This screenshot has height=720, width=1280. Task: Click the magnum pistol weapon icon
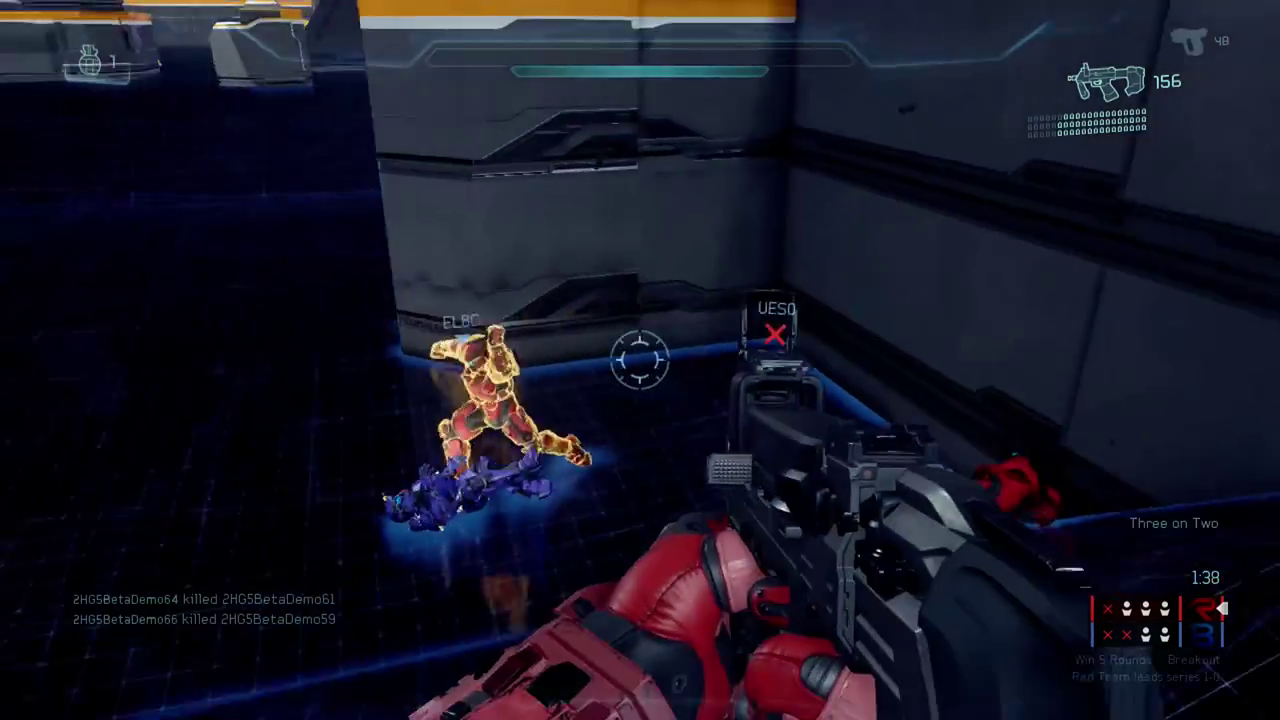[1191, 41]
